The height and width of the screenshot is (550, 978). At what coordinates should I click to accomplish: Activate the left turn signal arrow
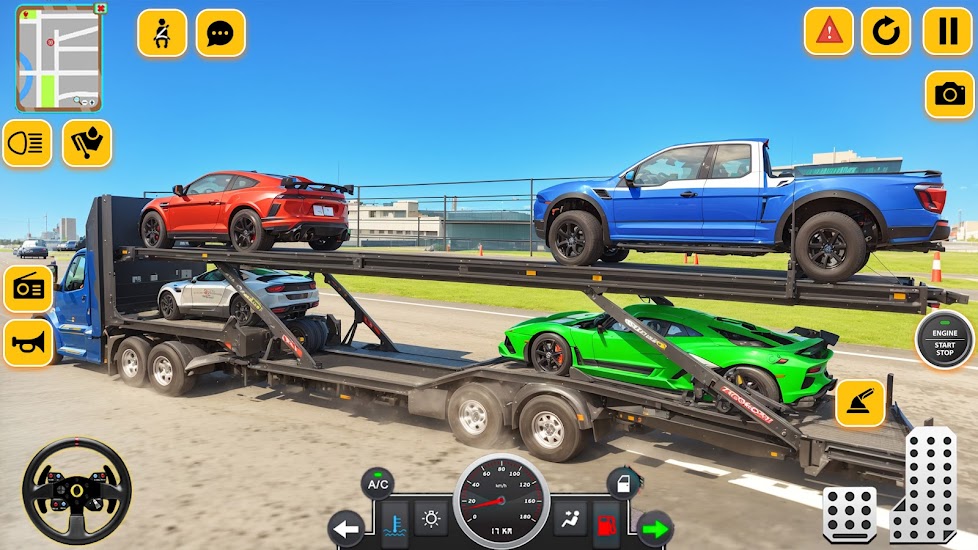347,527
